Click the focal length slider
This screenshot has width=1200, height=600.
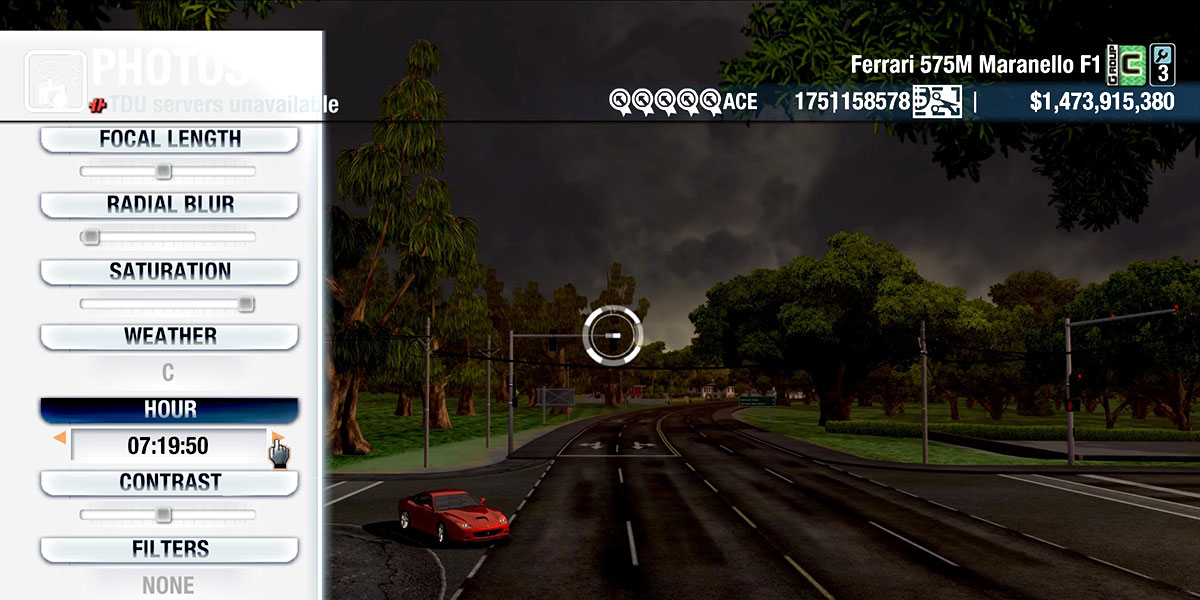click(x=168, y=172)
